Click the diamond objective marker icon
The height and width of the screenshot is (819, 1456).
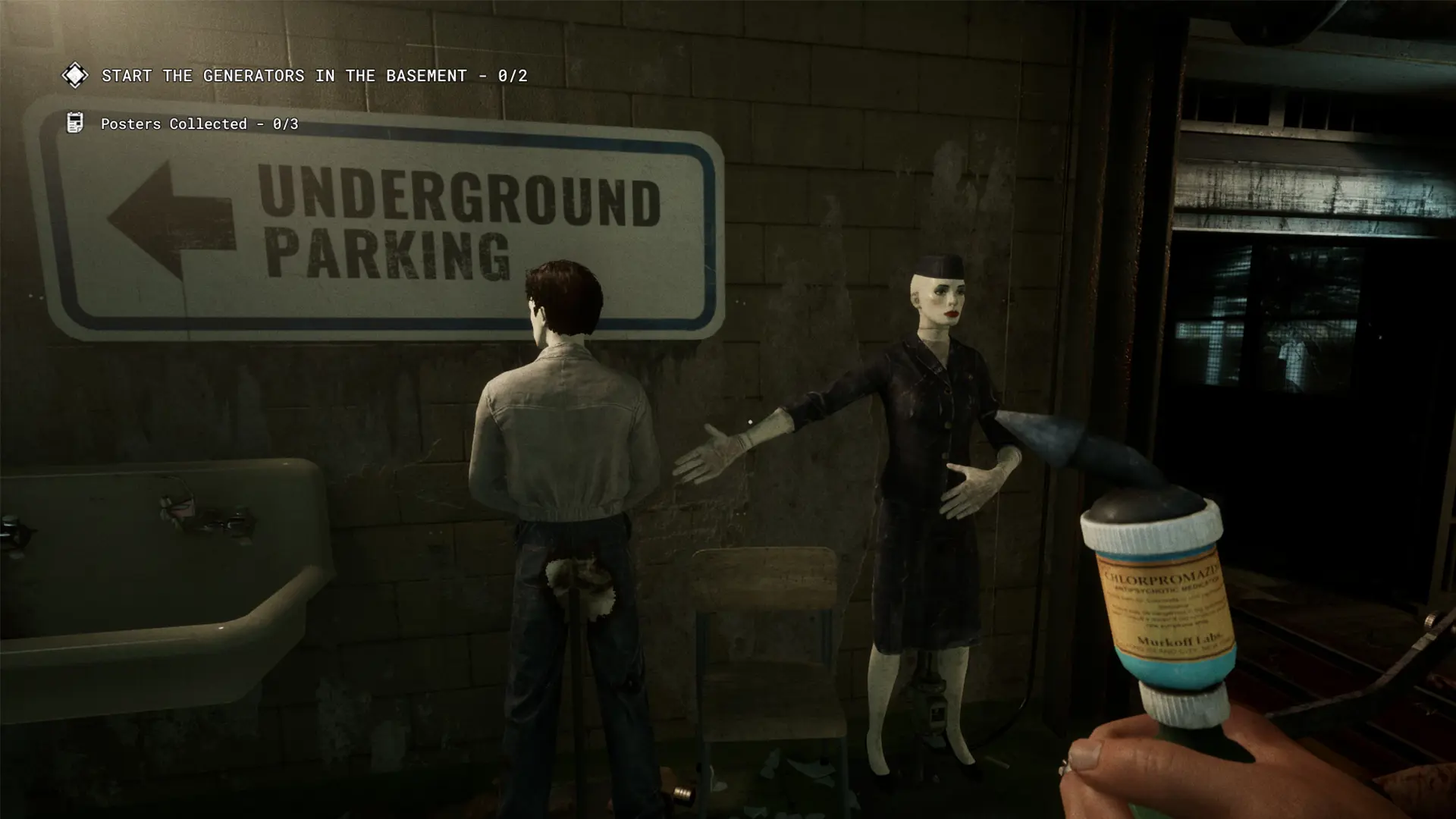click(75, 75)
